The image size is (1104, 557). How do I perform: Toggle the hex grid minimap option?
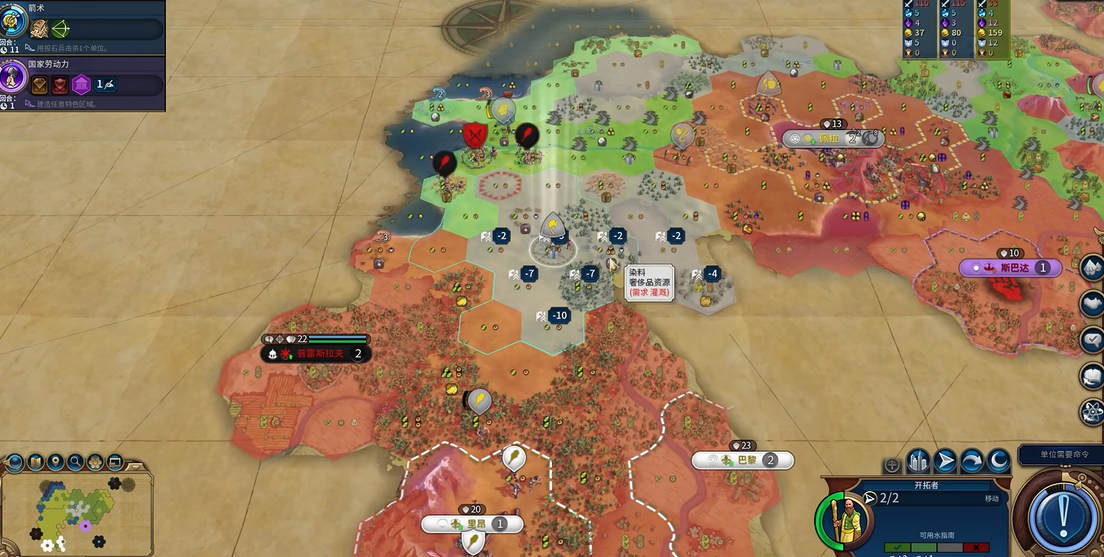click(95, 462)
